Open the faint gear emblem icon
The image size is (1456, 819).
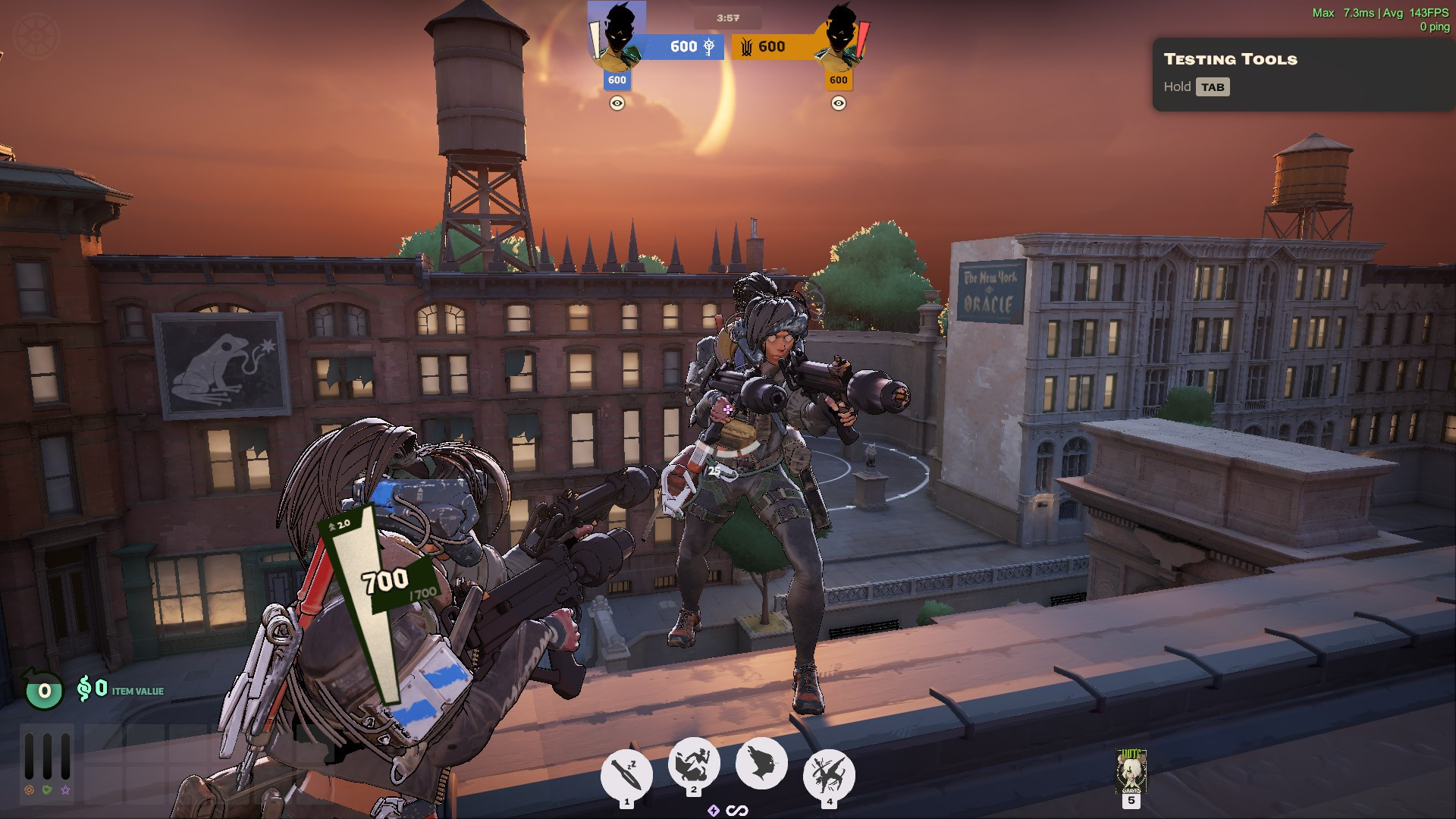click(x=36, y=36)
